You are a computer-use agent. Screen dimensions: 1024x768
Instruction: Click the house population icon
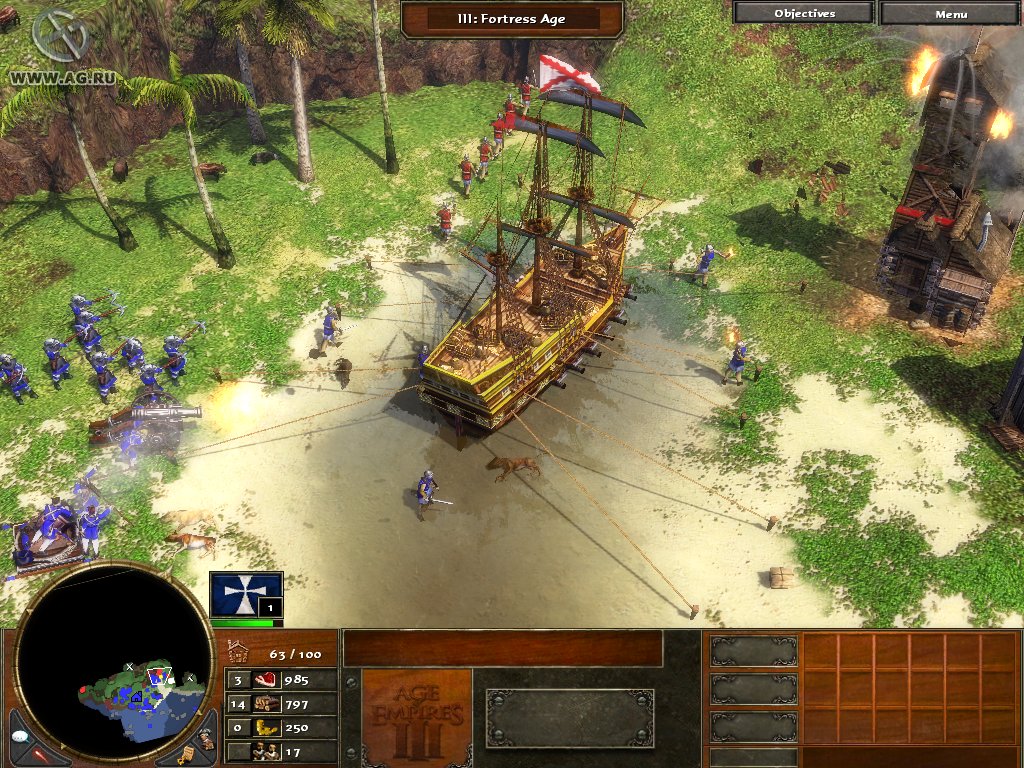(238, 654)
